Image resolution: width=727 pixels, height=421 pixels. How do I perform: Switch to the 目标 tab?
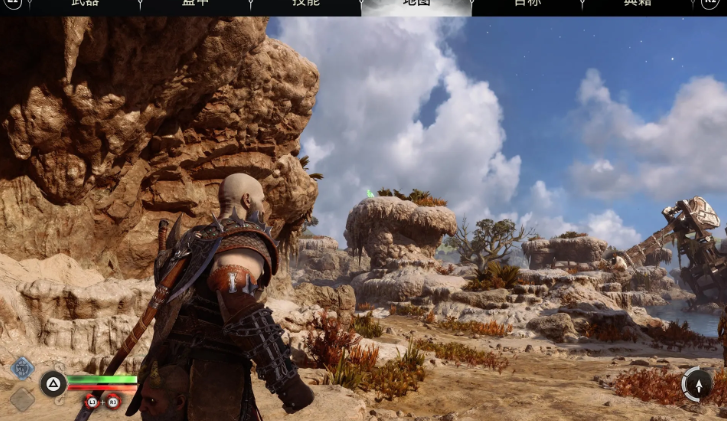(x=527, y=4)
